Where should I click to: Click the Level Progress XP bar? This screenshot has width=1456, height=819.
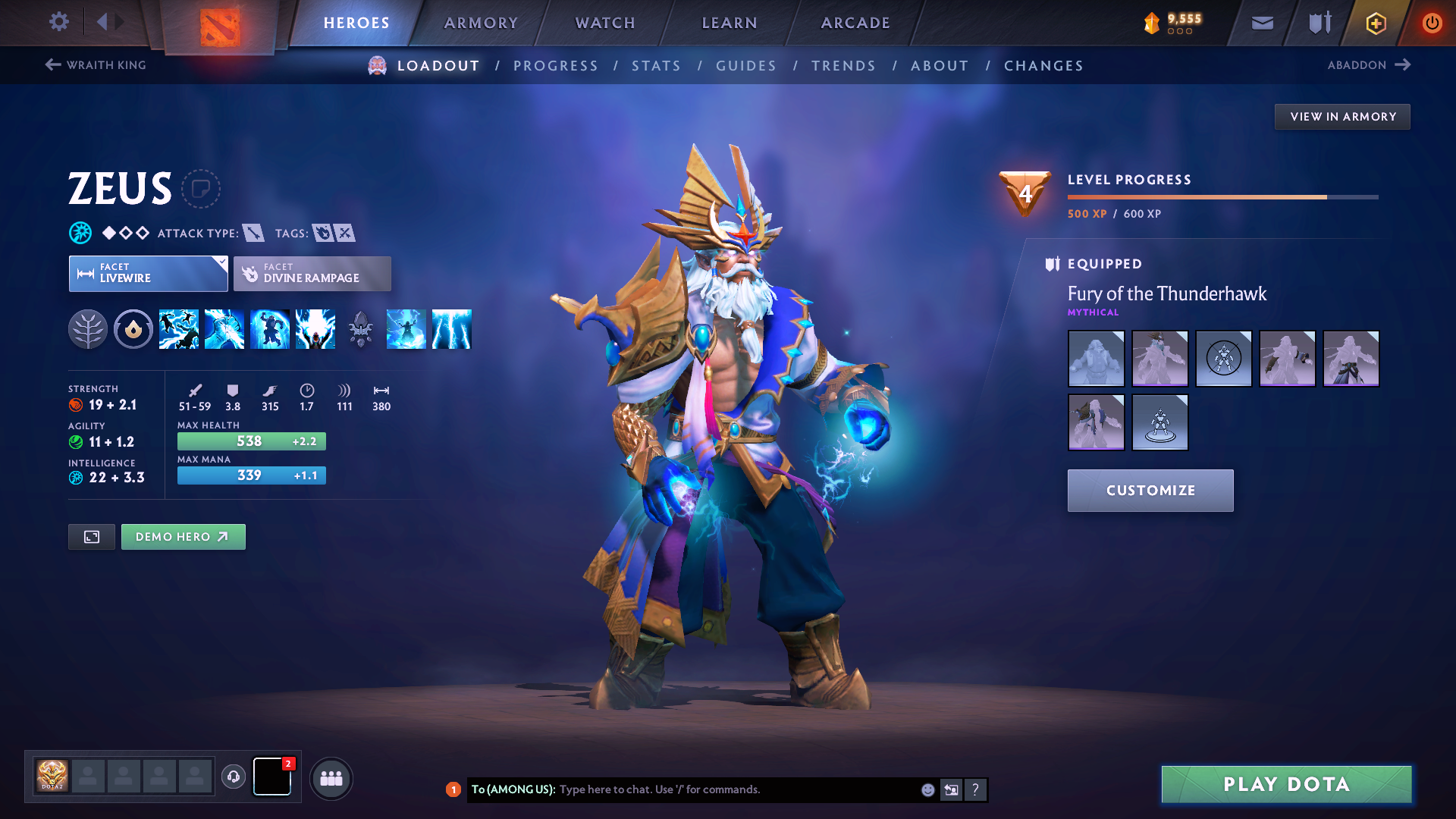pyautogui.click(x=1221, y=196)
